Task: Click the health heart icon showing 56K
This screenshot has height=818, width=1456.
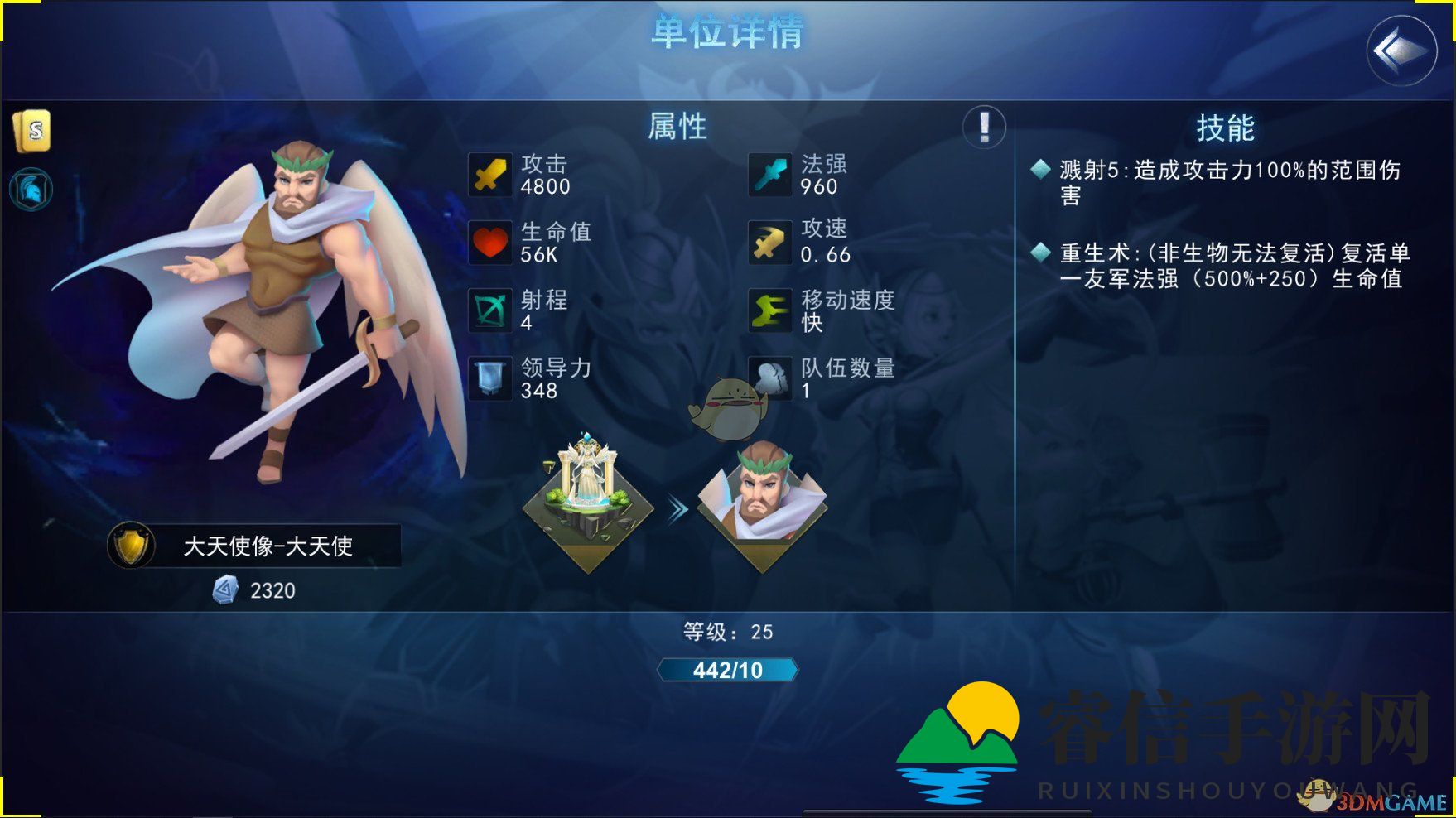Action: (490, 243)
